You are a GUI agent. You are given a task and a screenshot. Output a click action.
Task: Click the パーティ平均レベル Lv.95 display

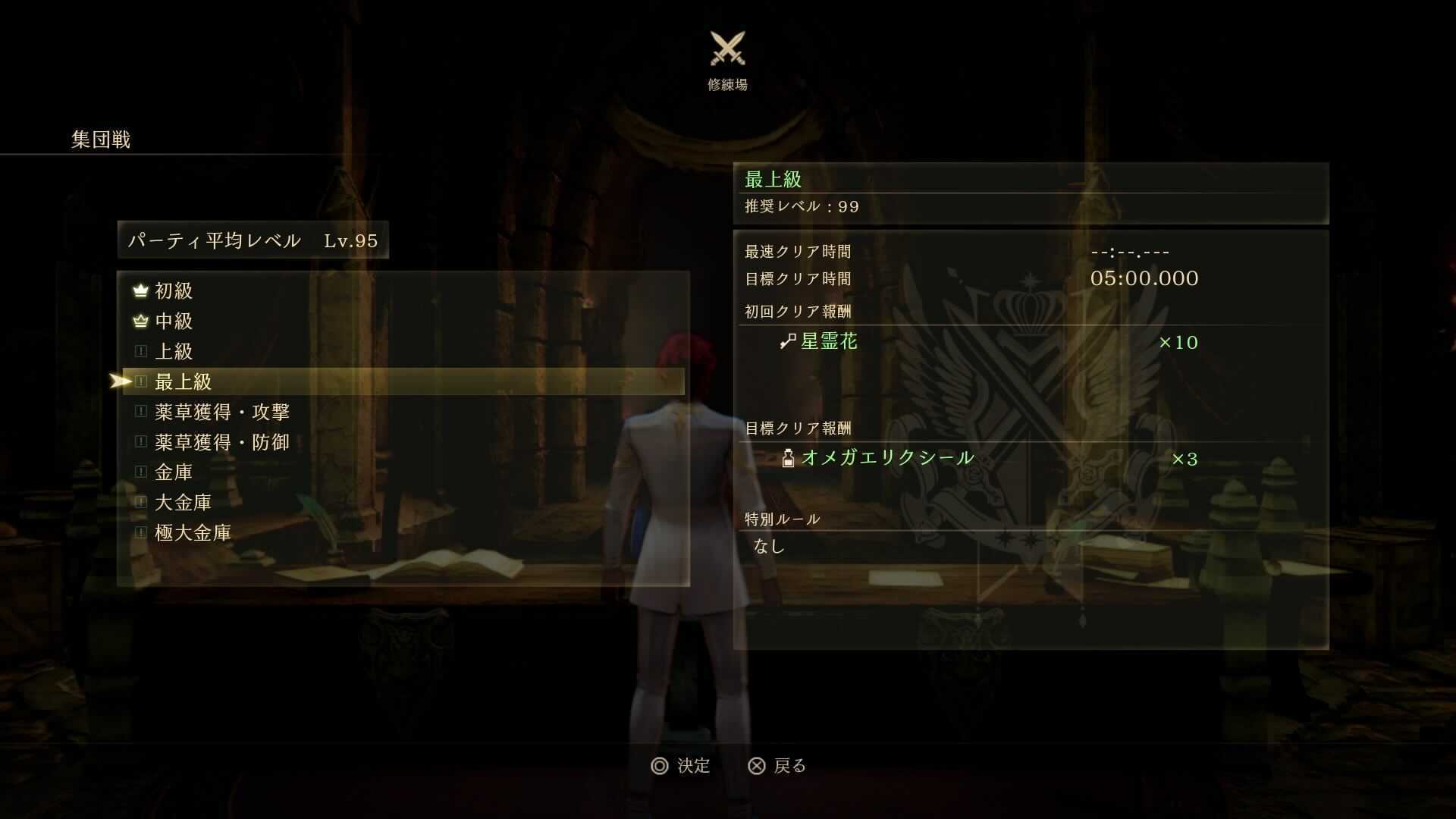(253, 239)
